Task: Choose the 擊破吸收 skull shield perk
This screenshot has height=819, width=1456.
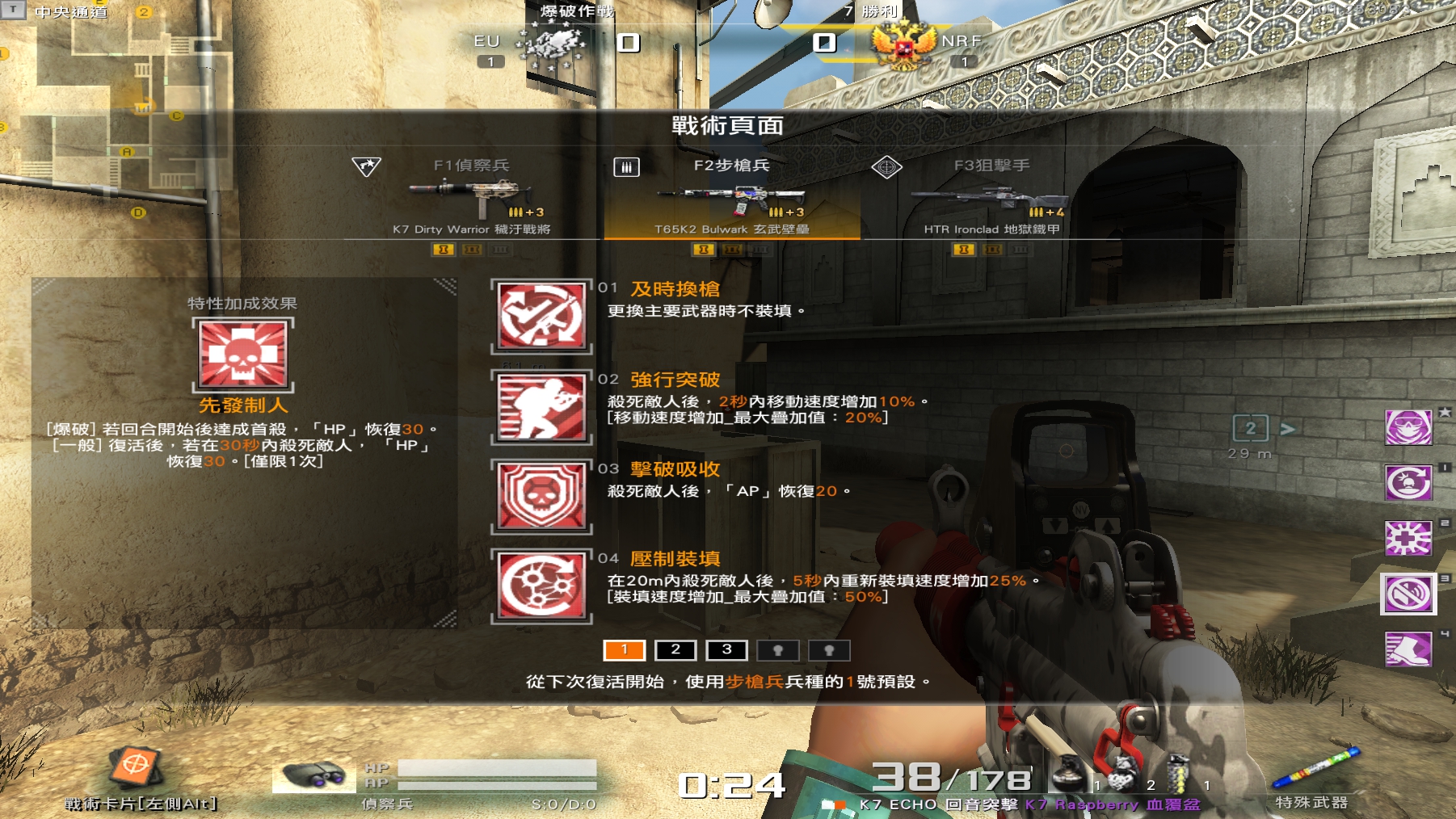Action: (x=541, y=496)
